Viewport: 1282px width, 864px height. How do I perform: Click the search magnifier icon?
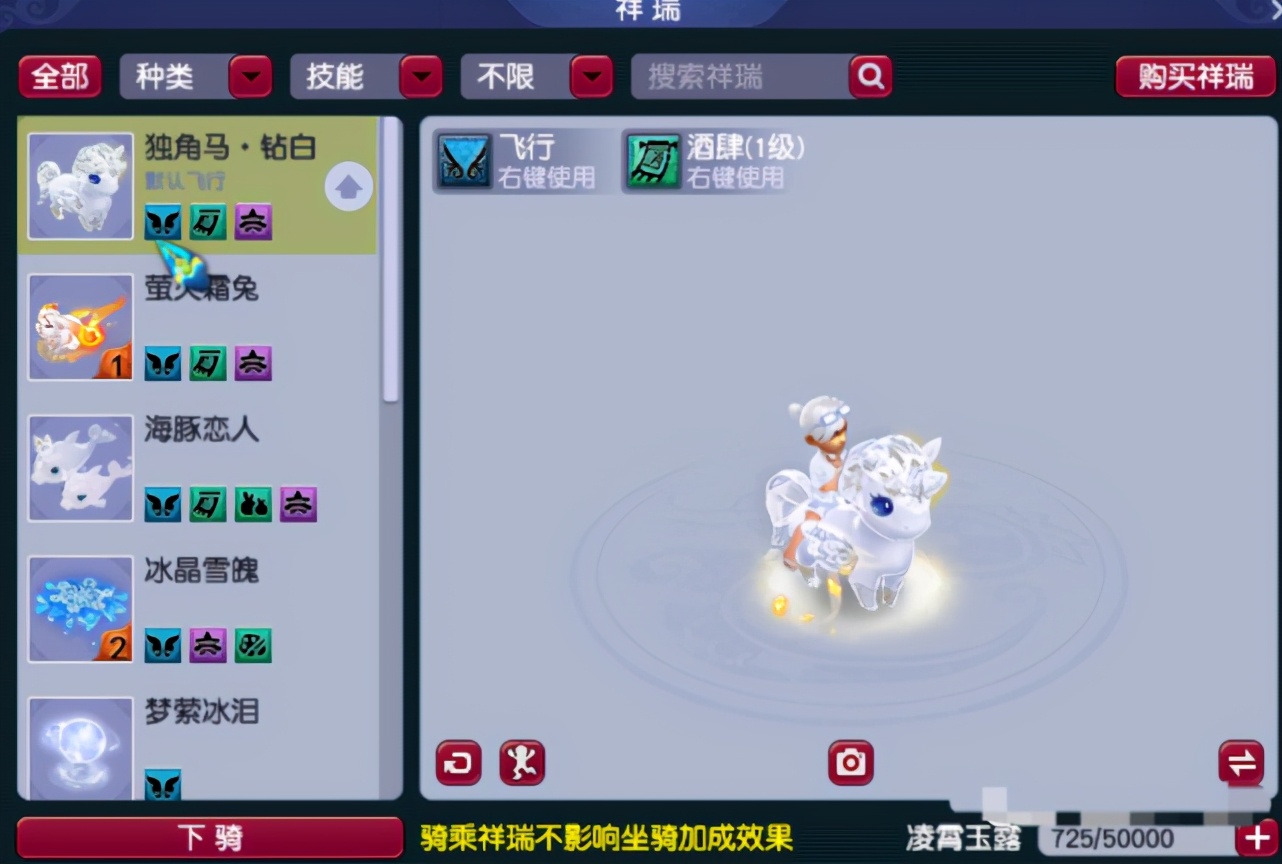tap(869, 76)
